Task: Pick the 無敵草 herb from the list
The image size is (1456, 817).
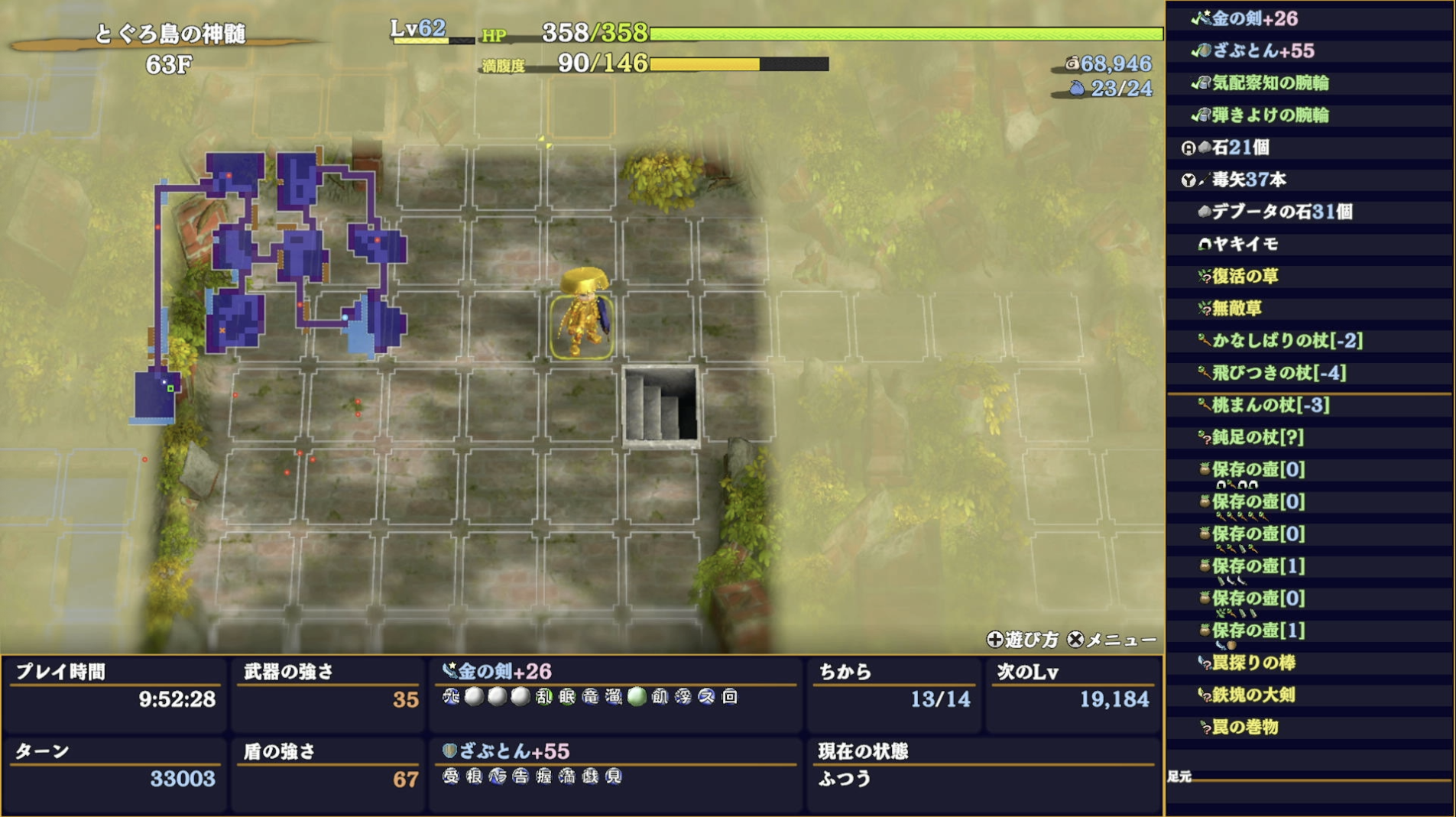Action: (x=1237, y=308)
